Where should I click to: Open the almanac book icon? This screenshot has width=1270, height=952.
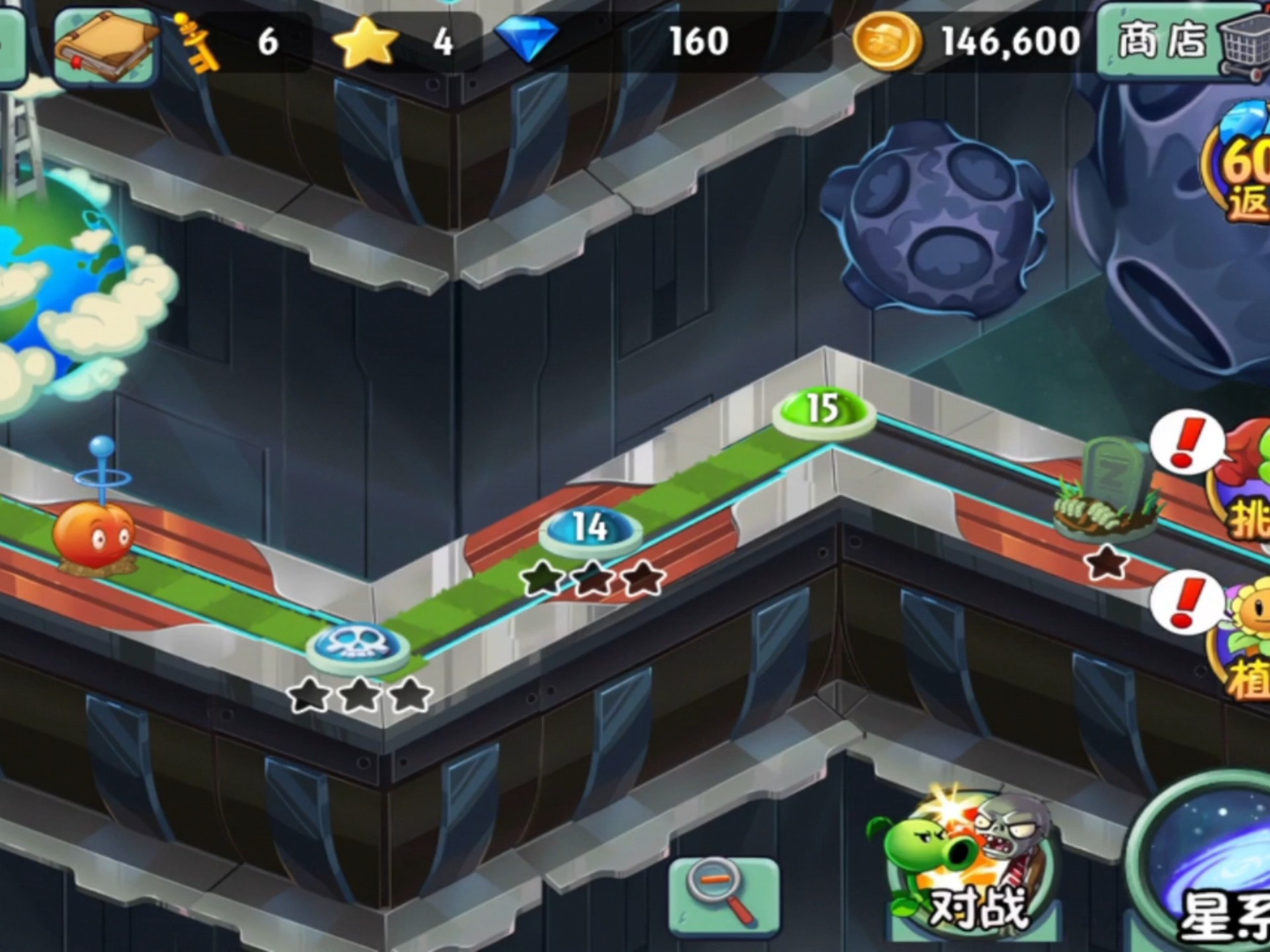coord(106,45)
